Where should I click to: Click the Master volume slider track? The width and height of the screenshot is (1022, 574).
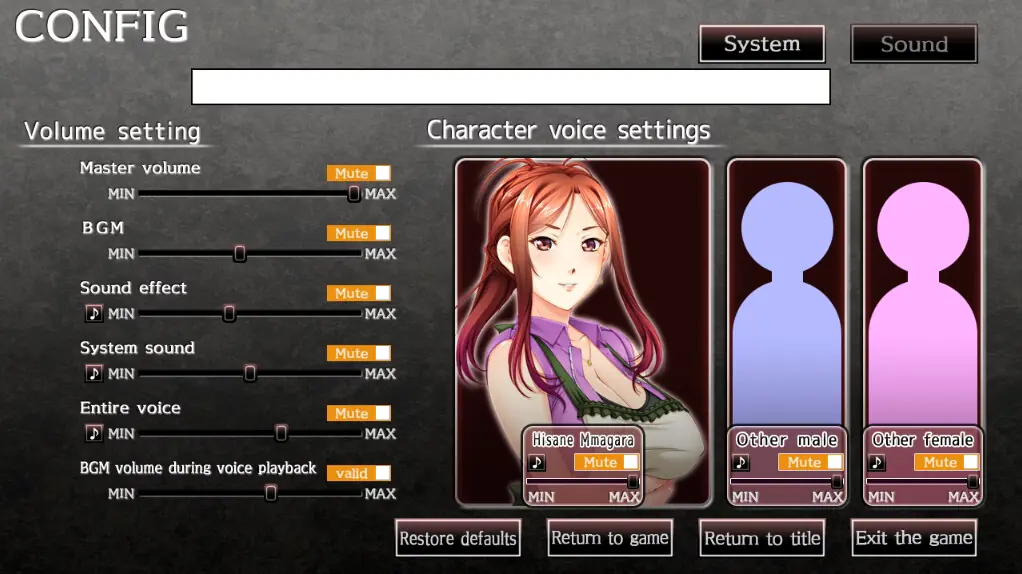[x=250, y=194]
